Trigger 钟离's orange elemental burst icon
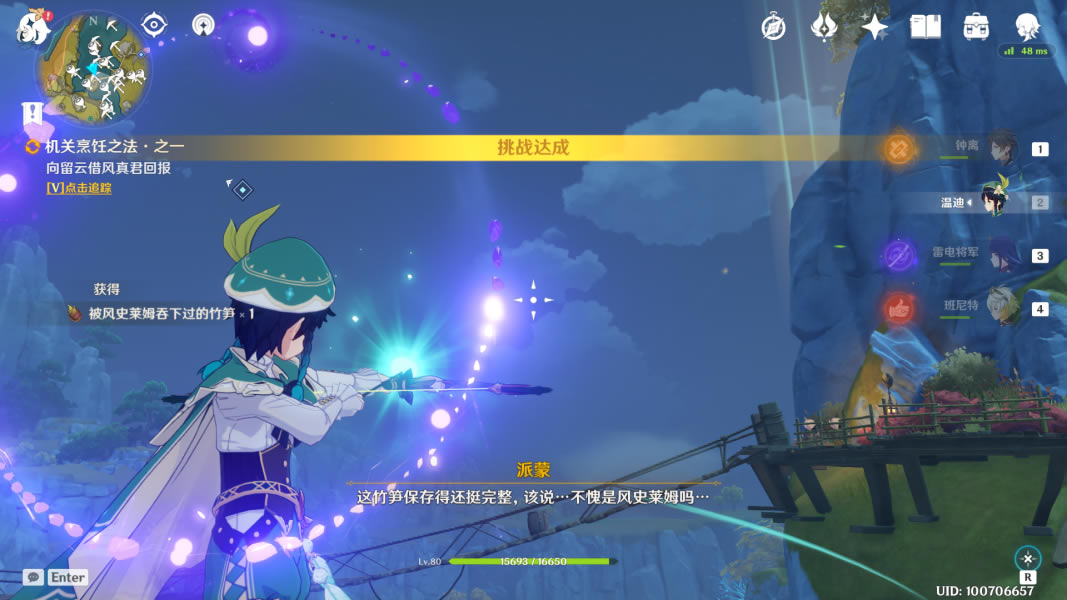This screenshot has width=1067, height=600. [900, 150]
